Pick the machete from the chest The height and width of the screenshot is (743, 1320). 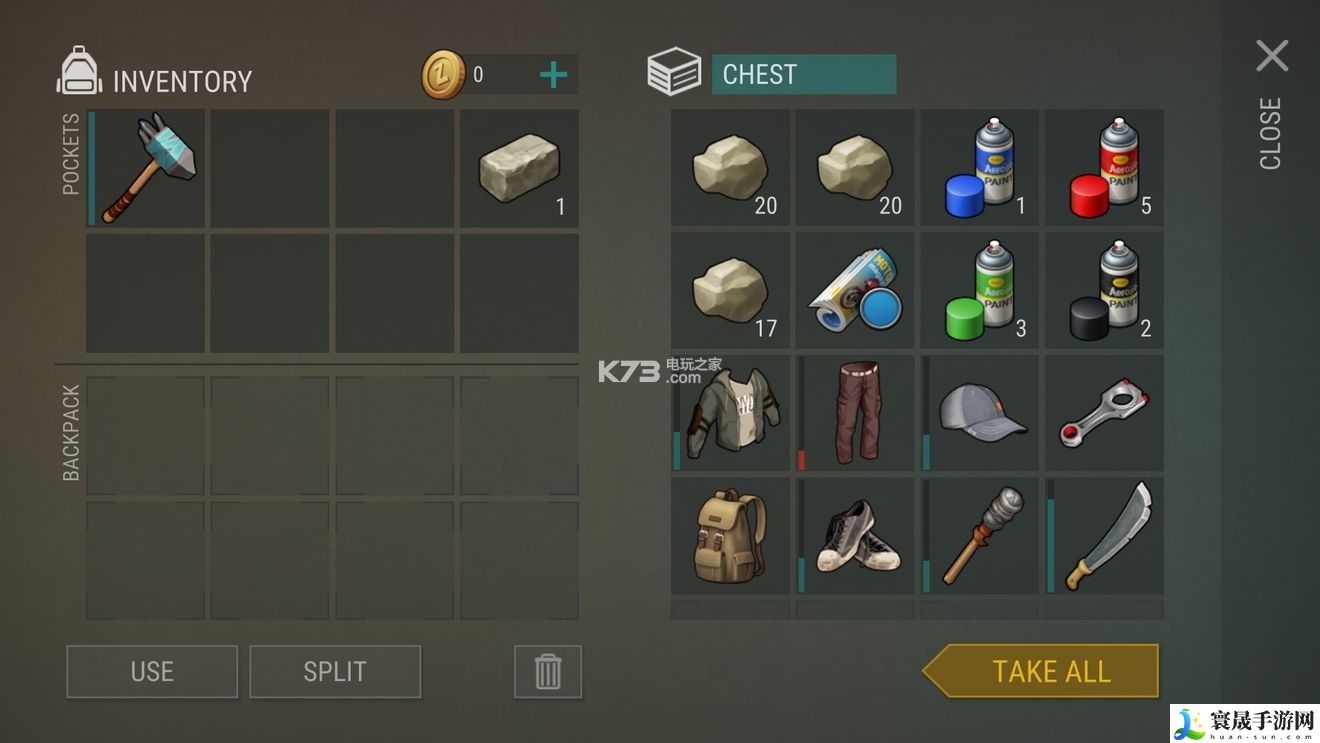tap(1105, 536)
